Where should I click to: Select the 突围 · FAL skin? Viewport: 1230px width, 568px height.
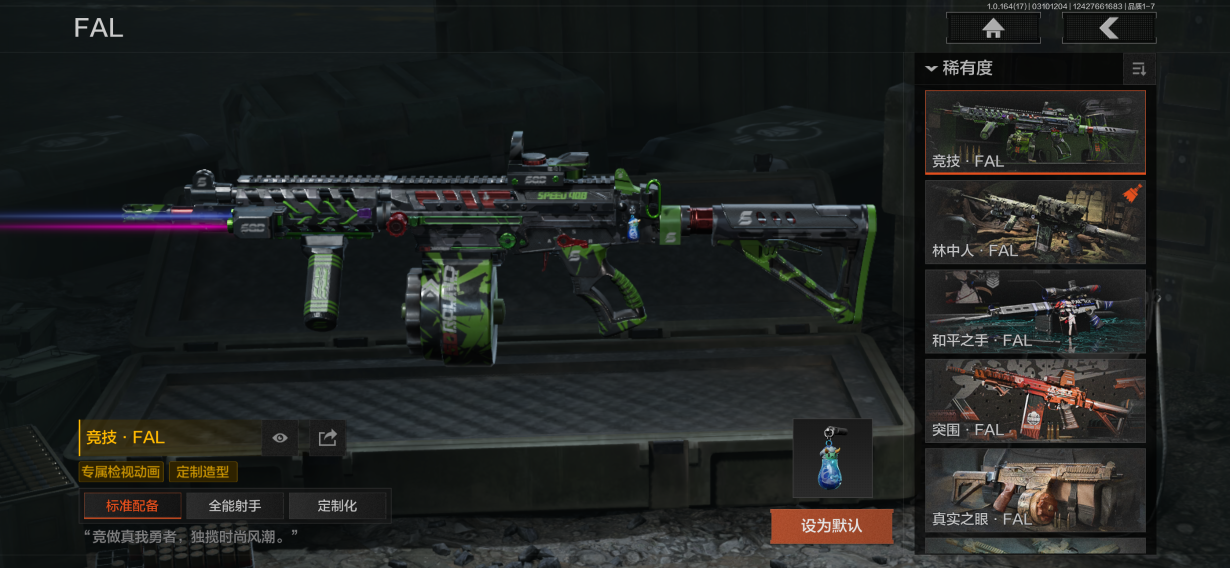pyautogui.click(x=1035, y=400)
